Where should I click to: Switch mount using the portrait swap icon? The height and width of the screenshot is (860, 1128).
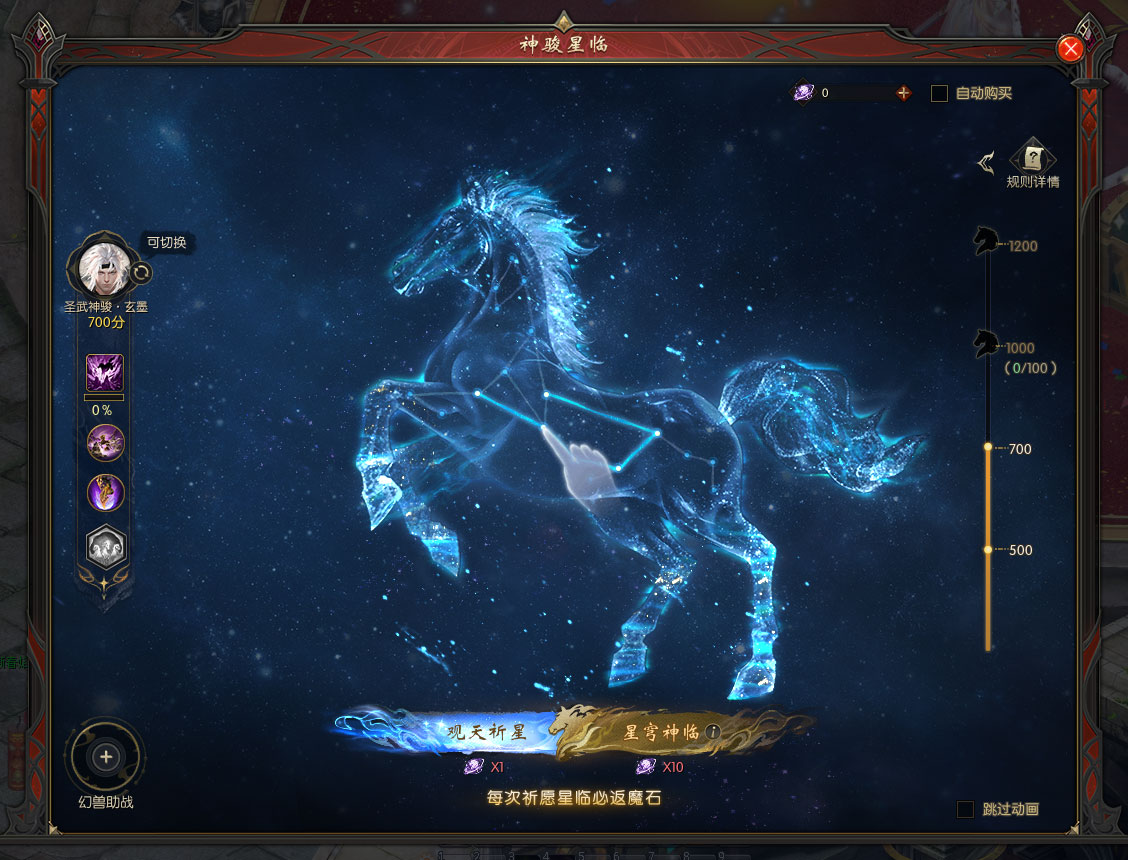click(142, 272)
